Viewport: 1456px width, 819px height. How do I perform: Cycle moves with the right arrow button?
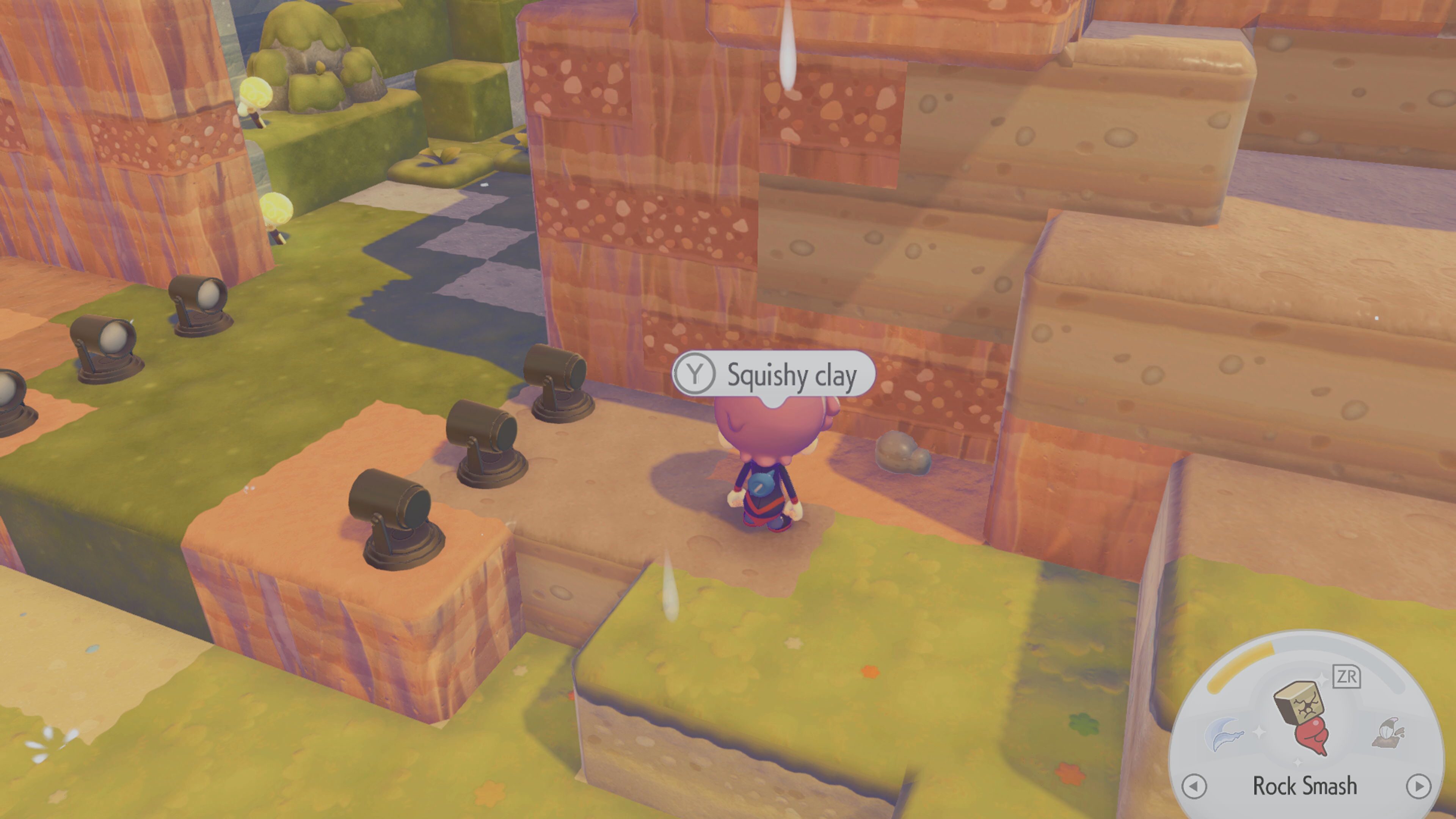(x=1418, y=786)
